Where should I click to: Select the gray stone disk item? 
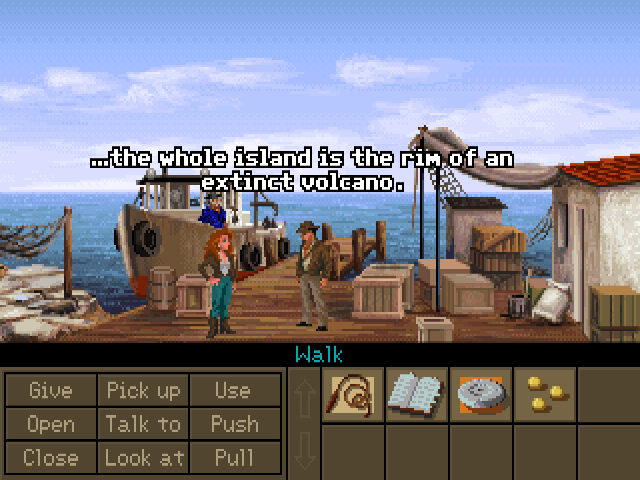coord(481,393)
